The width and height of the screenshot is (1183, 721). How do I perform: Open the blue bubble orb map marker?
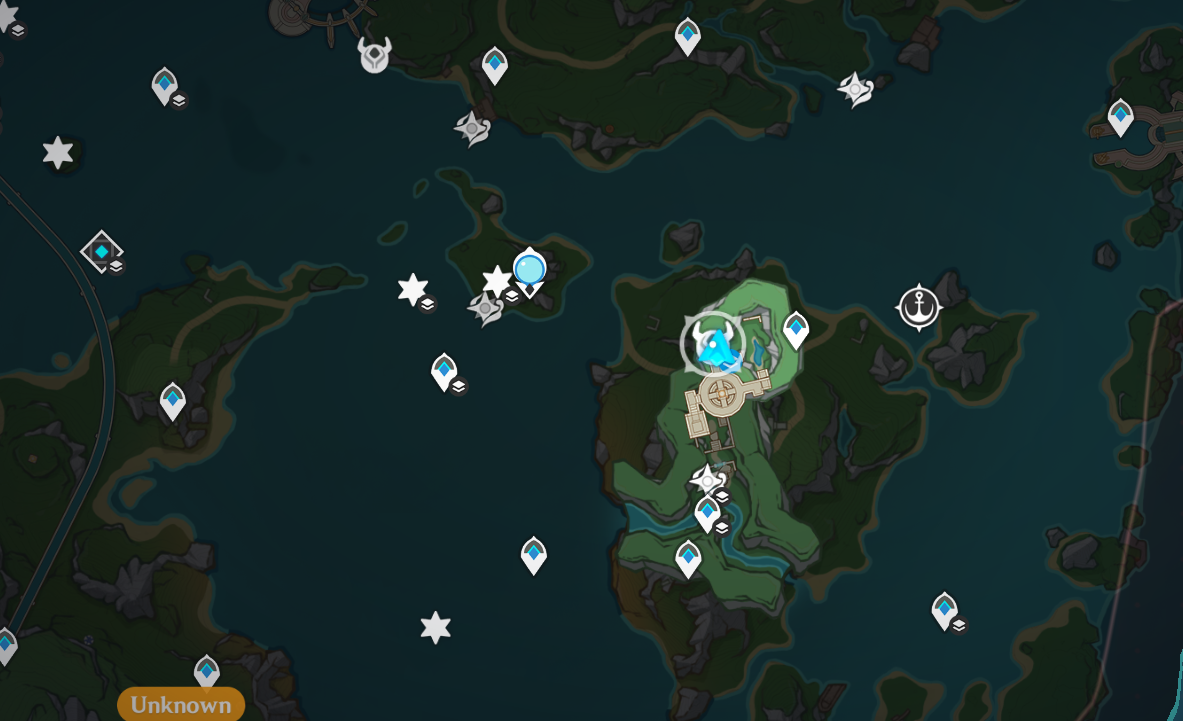[x=529, y=269]
